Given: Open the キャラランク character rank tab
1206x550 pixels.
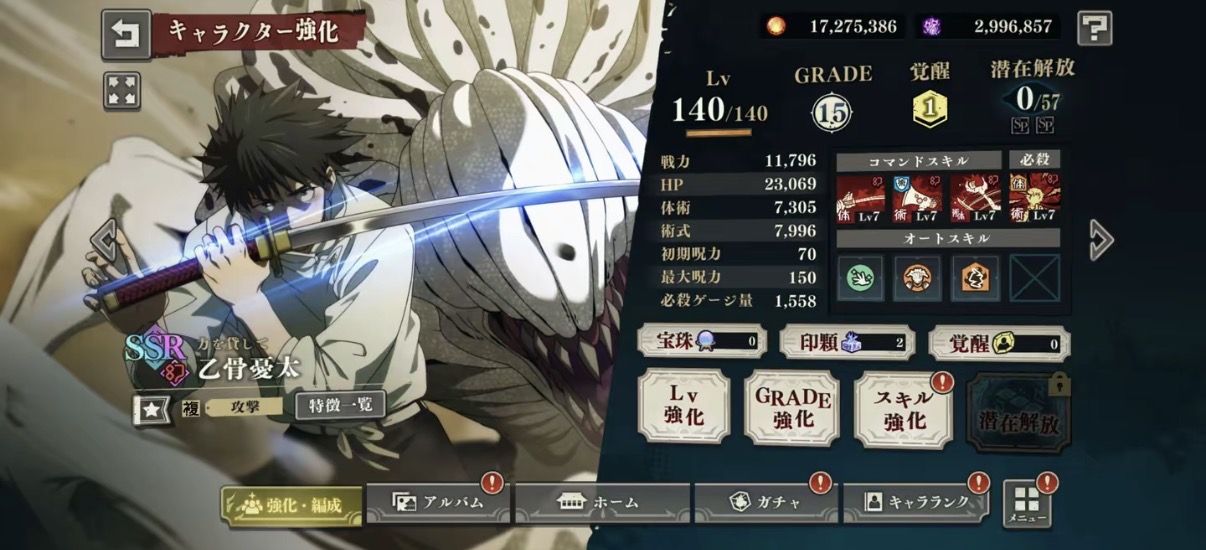Looking at the screenshot, I should pos(916,502).
